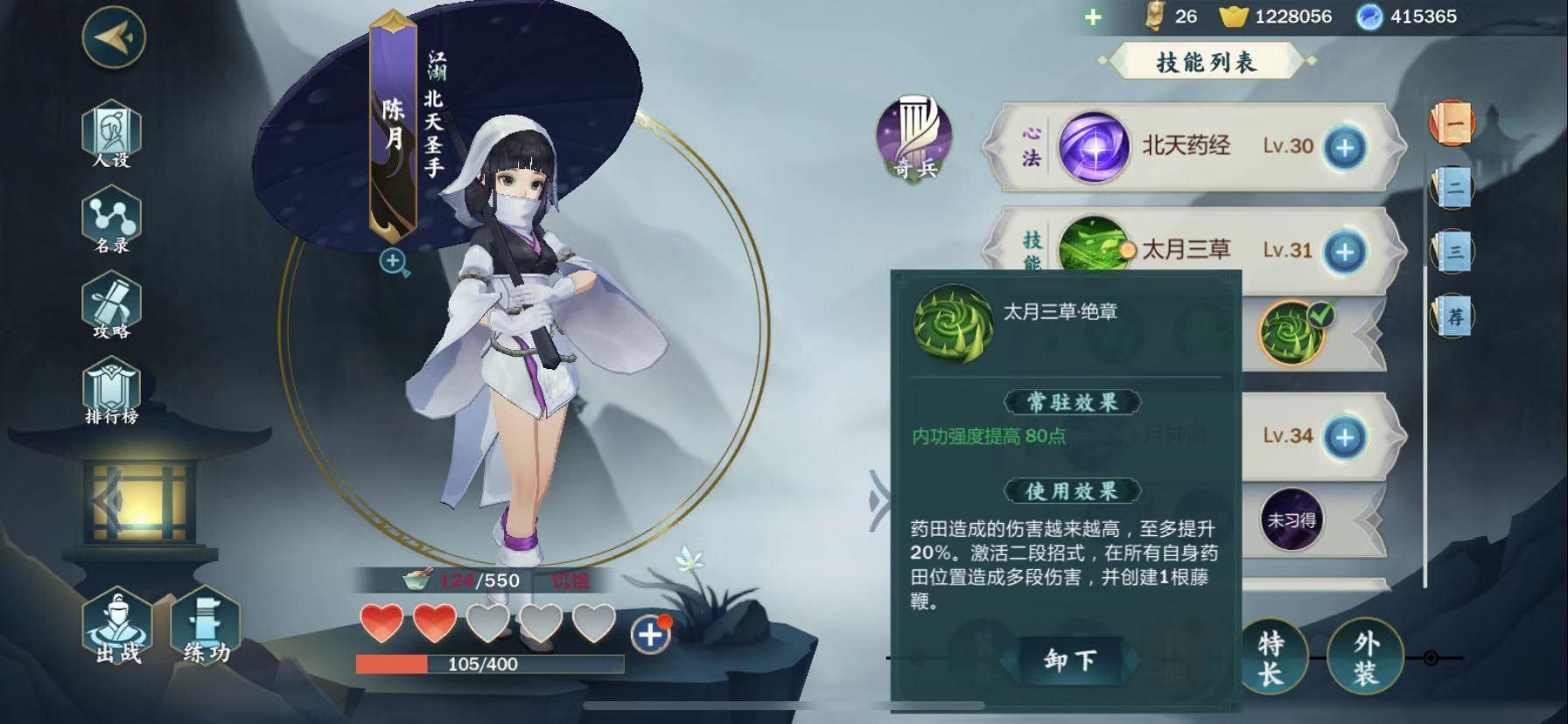
Task: Select the 荐 recommended preset tab
Action: [1453, 316]
